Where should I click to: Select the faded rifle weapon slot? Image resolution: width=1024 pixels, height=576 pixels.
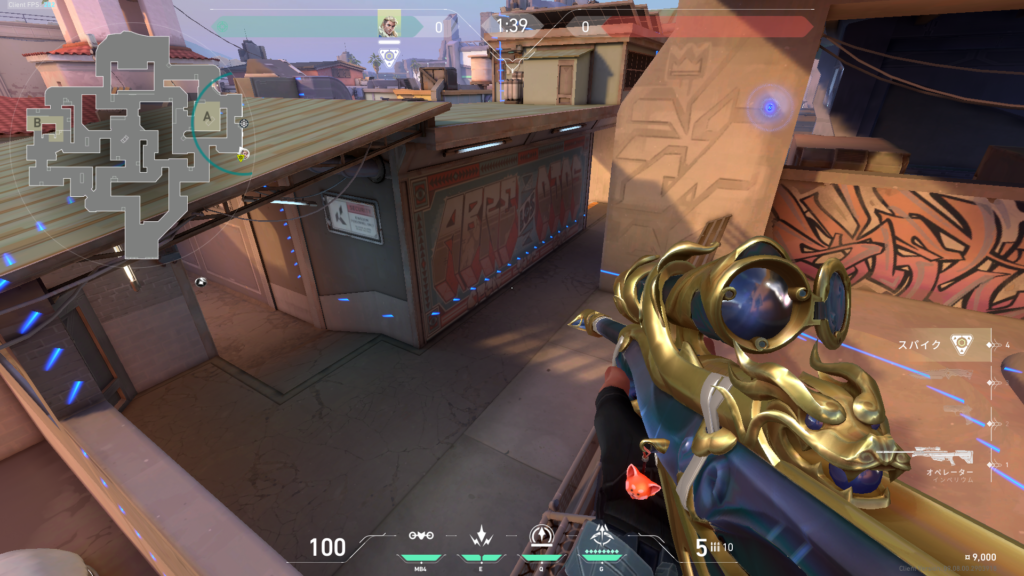[940, 376]
